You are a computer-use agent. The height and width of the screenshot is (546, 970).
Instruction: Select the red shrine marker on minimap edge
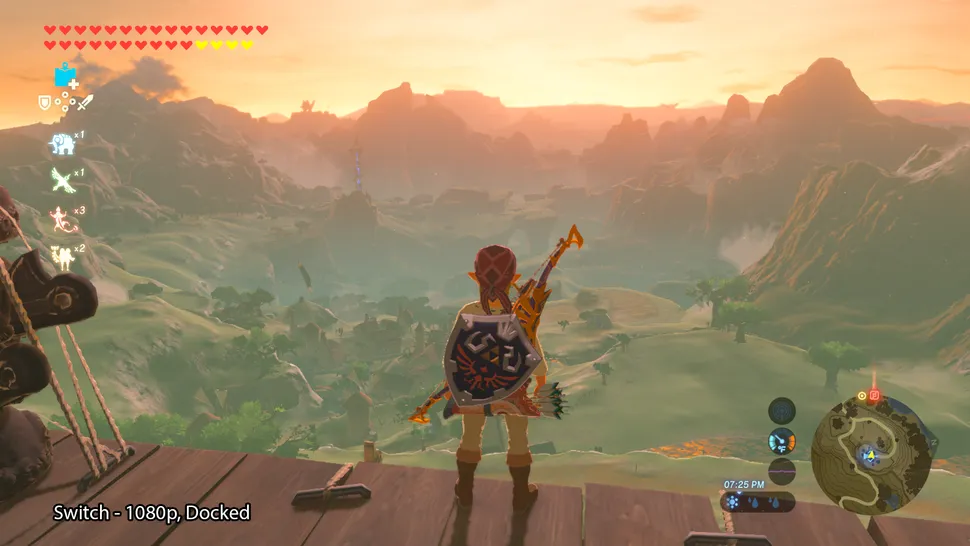(x=875, y=395)
